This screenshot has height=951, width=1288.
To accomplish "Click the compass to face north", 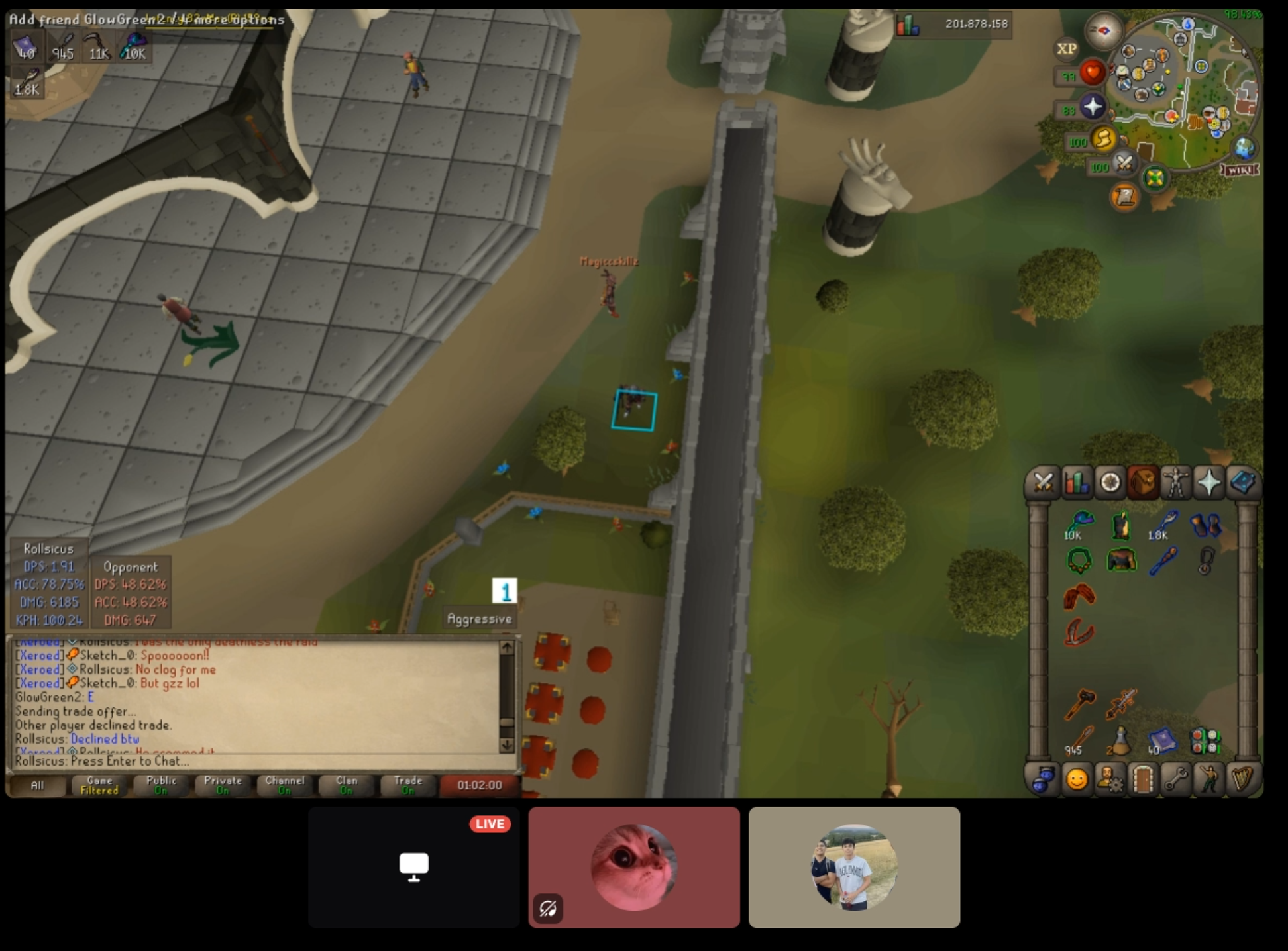I will (x=1103, y=30).
